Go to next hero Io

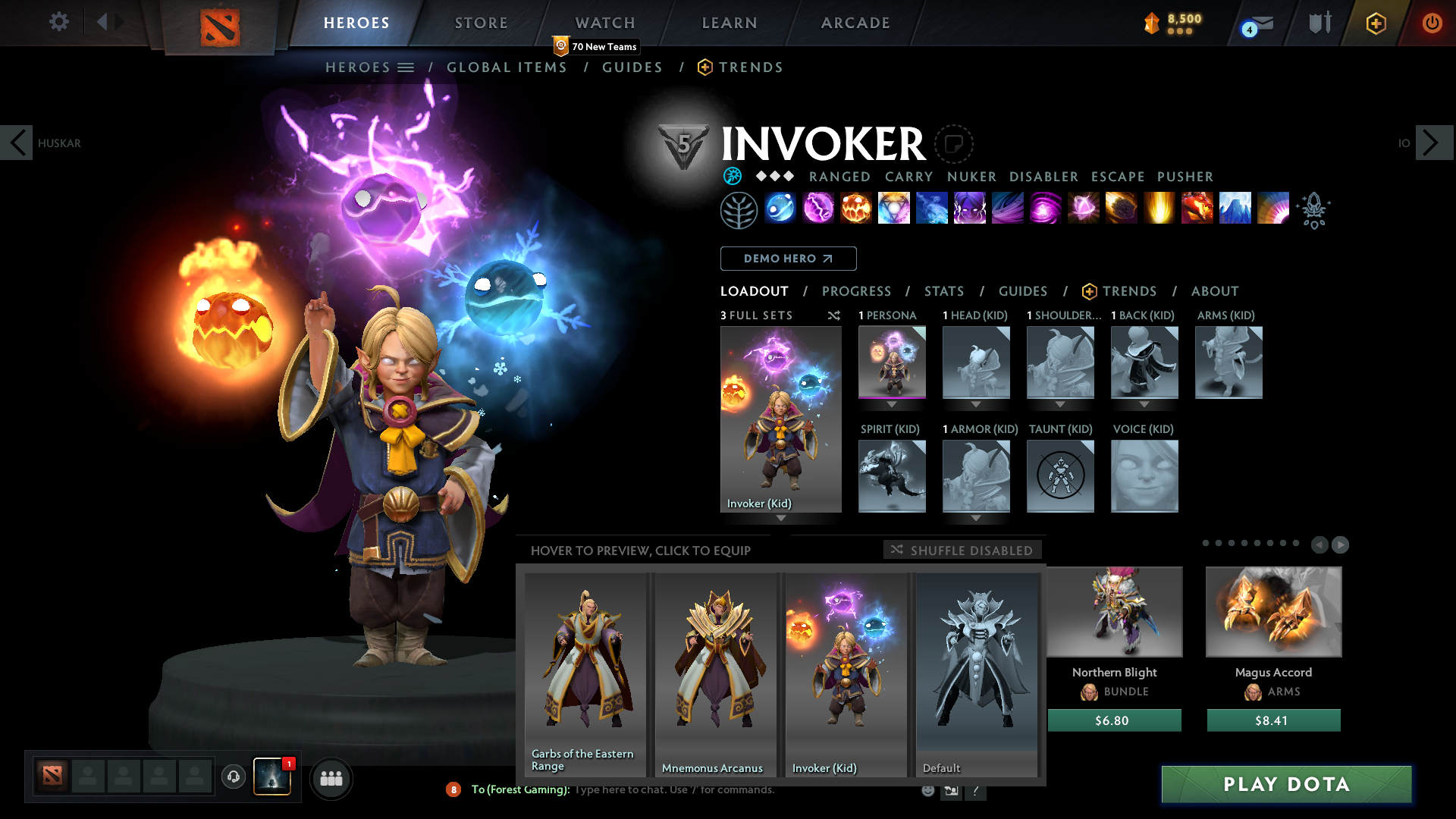[x=1432, y=143]
